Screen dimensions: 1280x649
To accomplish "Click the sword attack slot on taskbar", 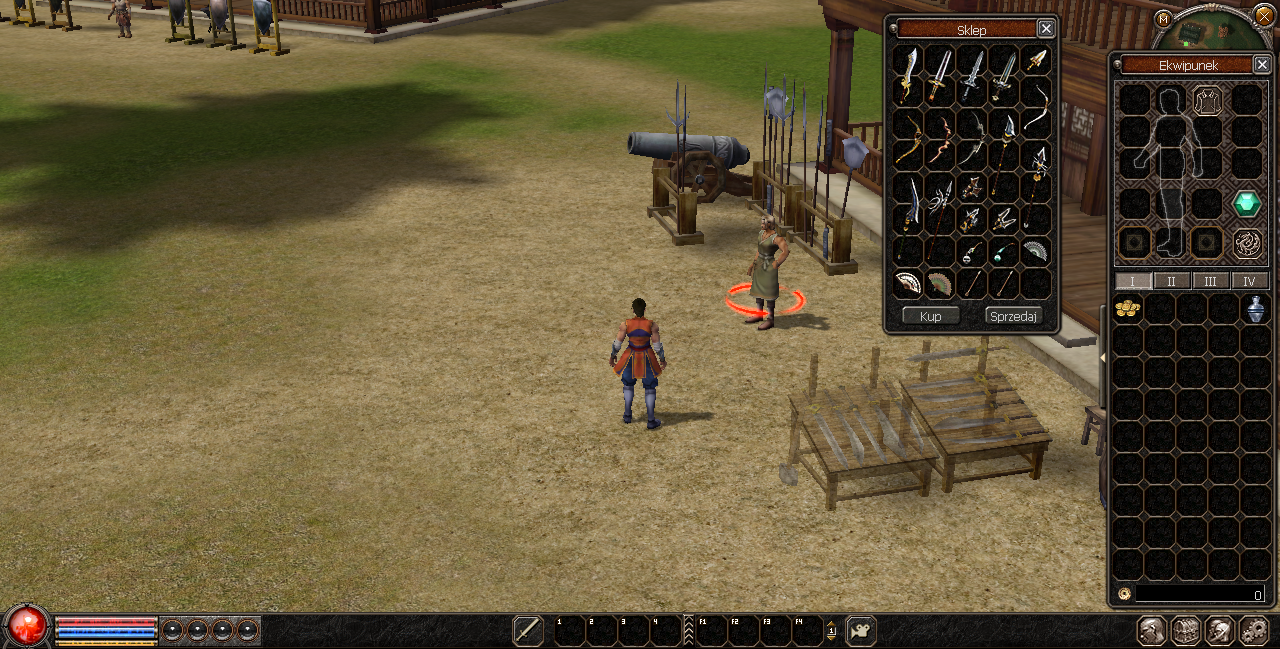I will tap(528, 631).
